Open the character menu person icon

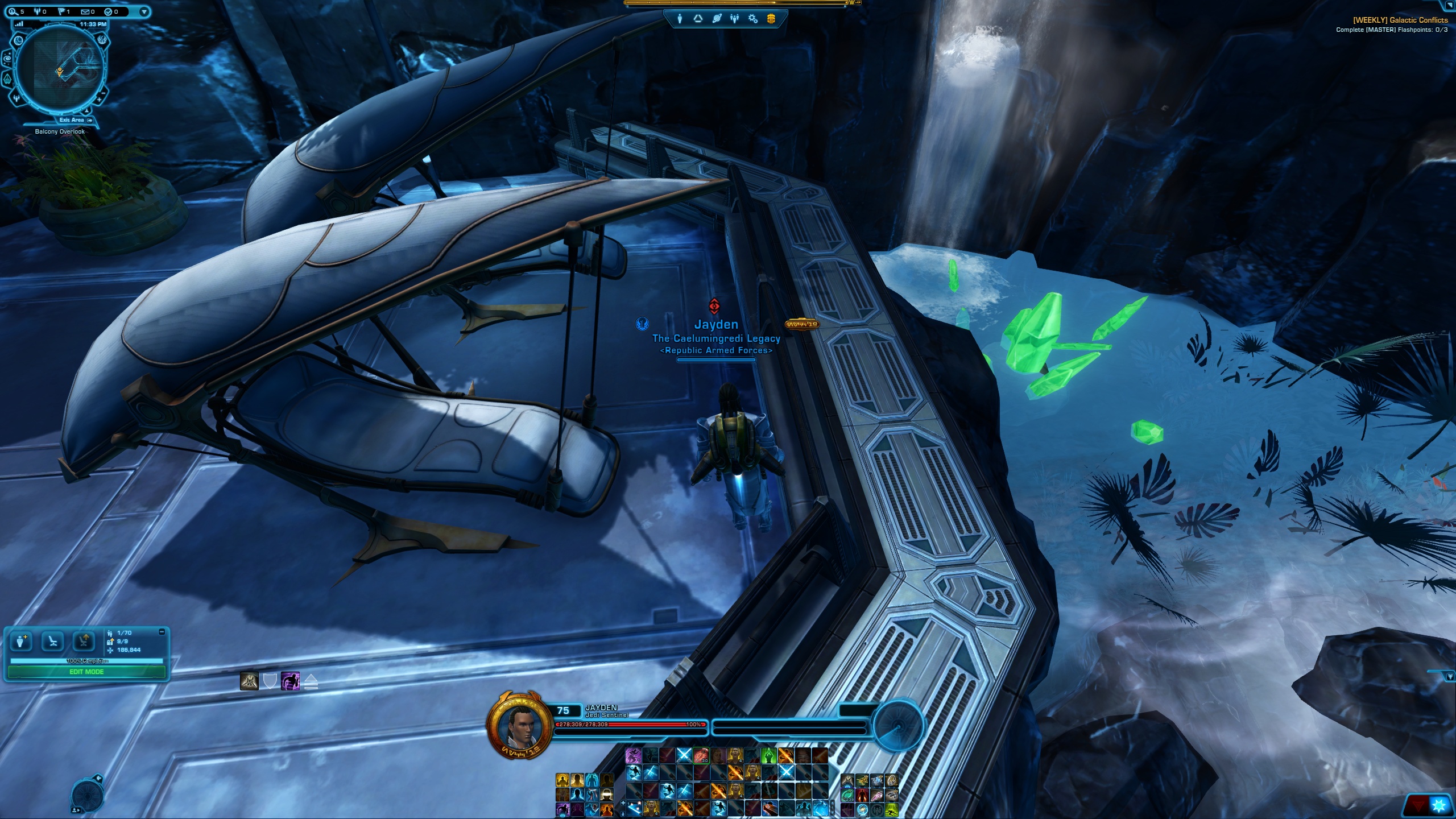click(680, 19)
